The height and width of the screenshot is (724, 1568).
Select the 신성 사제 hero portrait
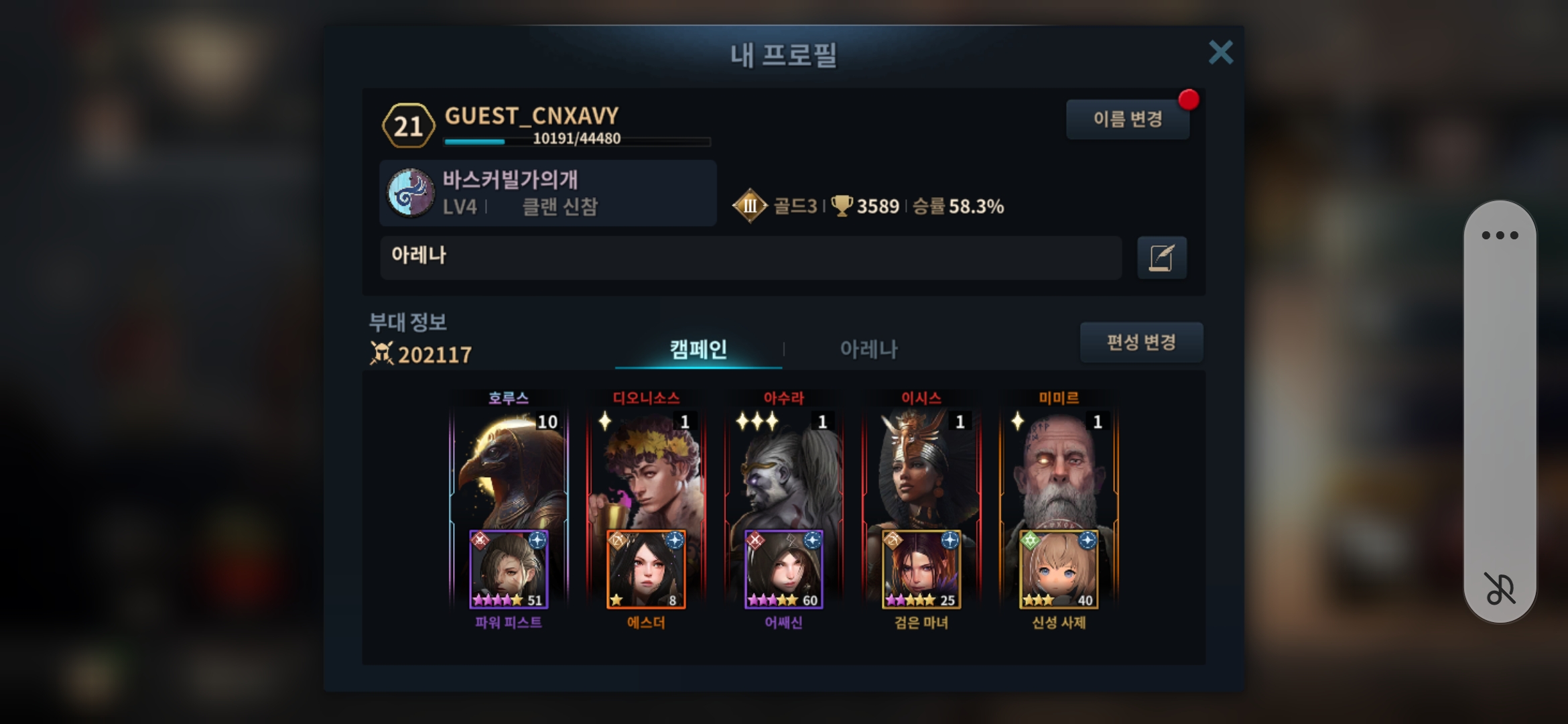[x=1059, y=570]
